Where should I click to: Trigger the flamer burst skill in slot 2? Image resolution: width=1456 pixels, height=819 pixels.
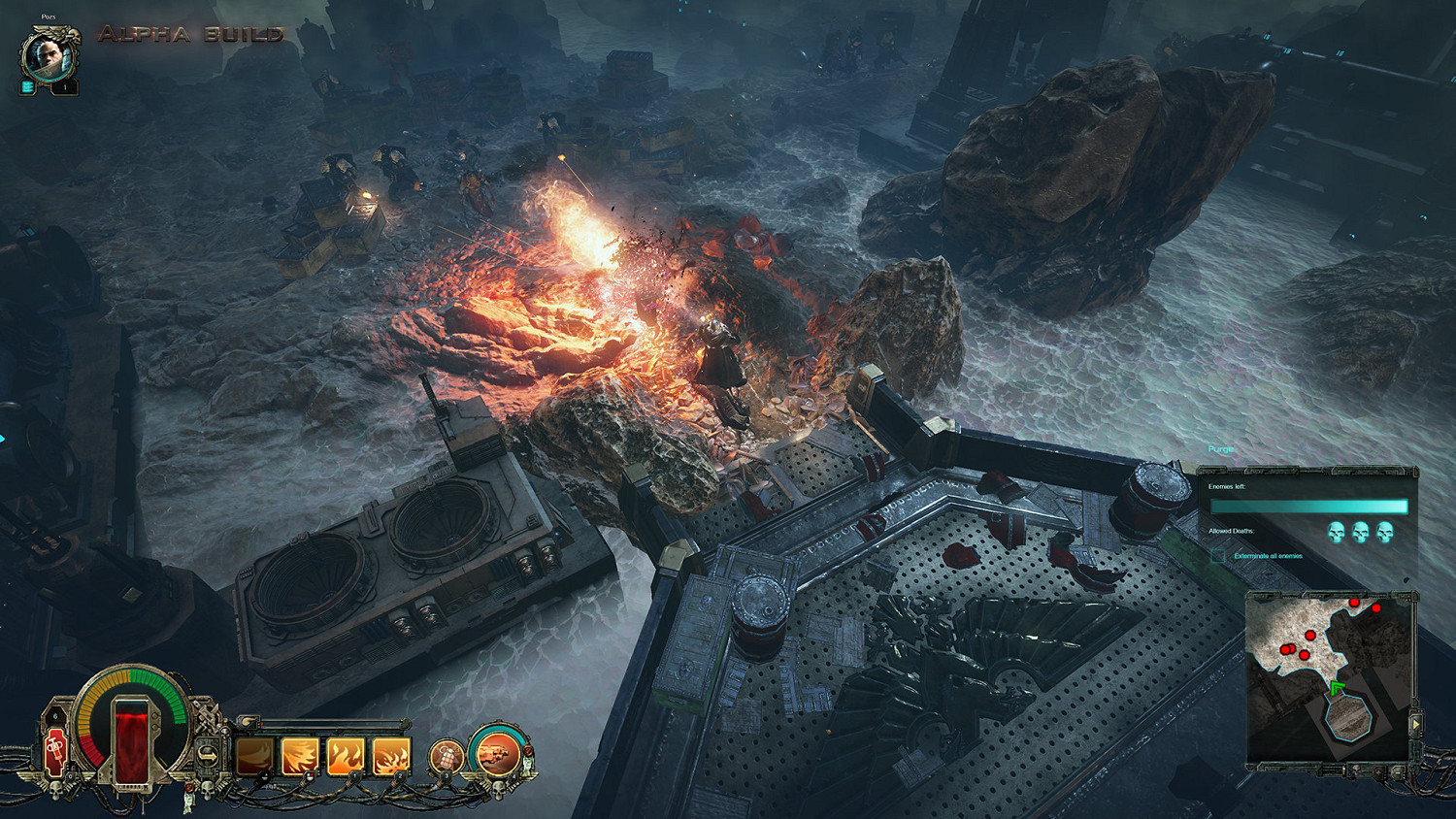coord(390,756)
